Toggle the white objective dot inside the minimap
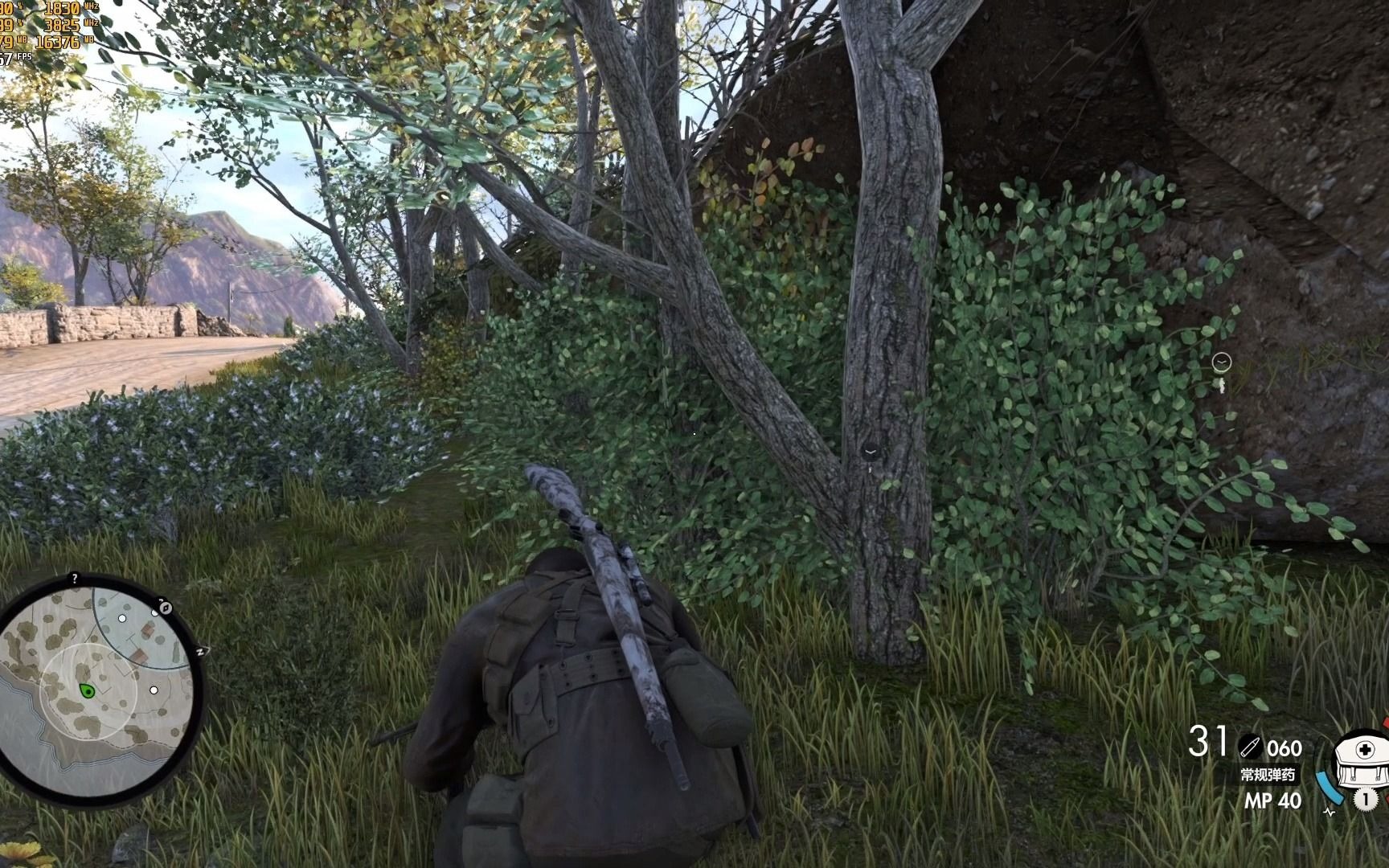Viewport: 1389px width, 868px height. [x=154, y=690]
